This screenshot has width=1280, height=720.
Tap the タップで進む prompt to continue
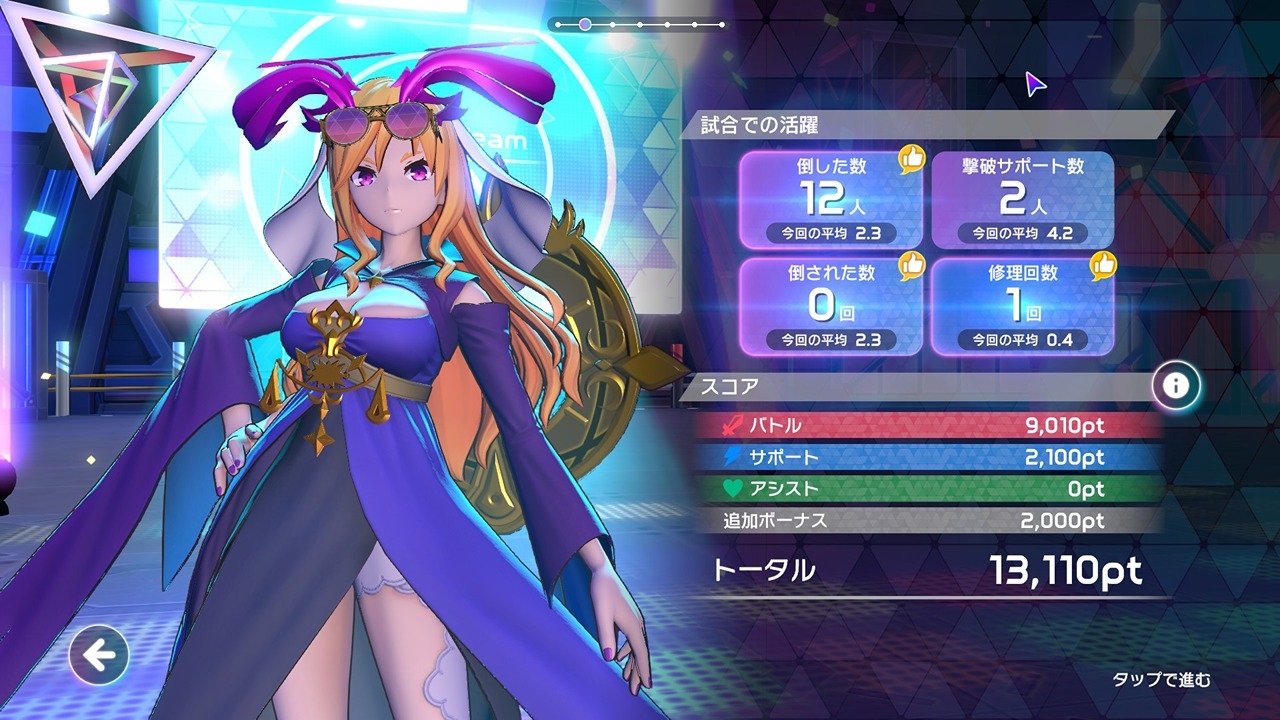[1161, 680]
